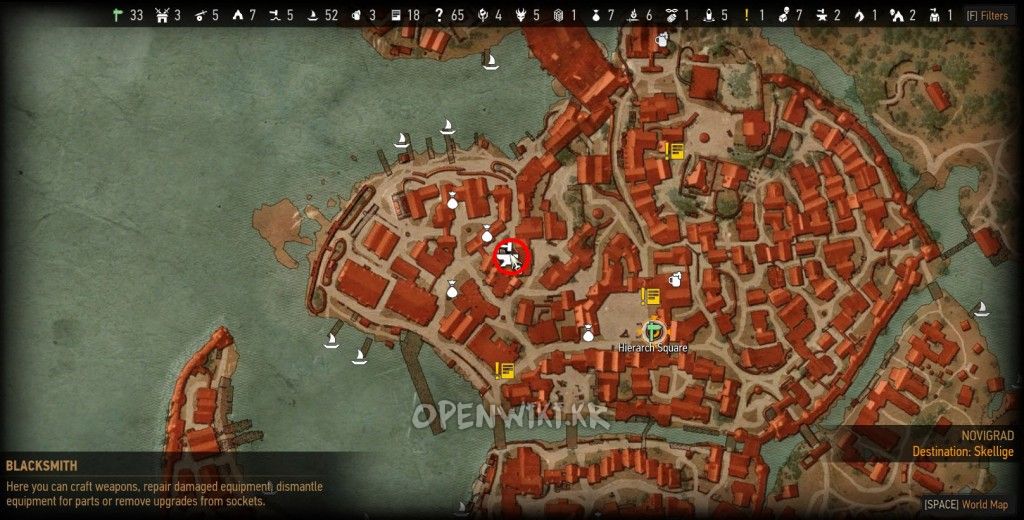
Task: Select the notice board beside the tavern mug marker
Action: coord(651,296)
